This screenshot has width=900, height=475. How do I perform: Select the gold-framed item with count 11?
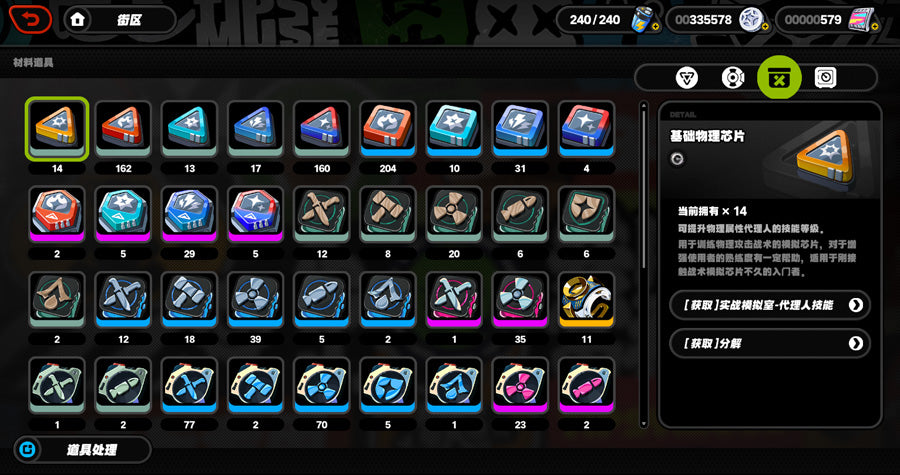pyautogui.click(x=586, y=300)
